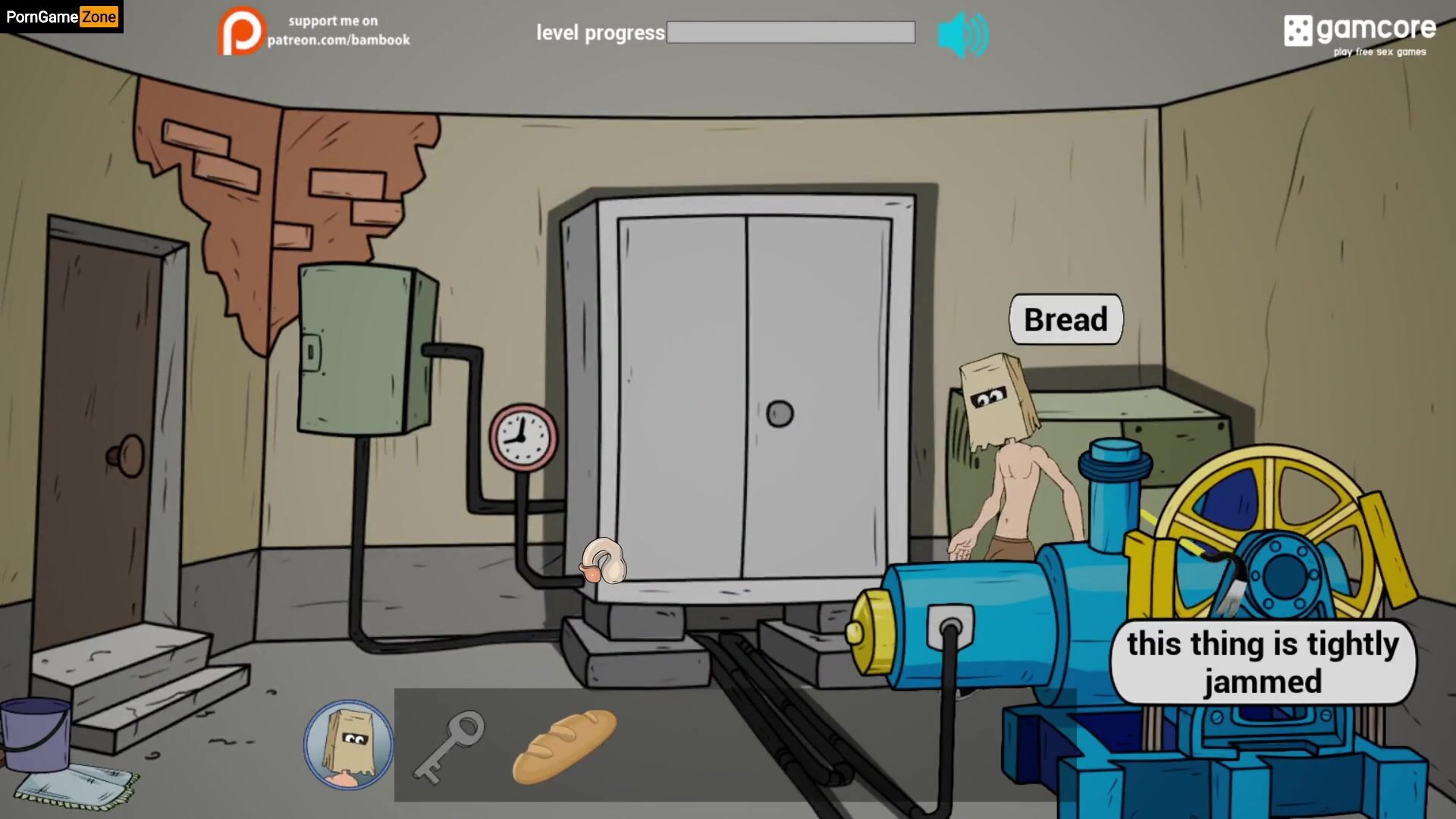
Task: Click the PornGameZone watermark logo
Action: pyautogui.click(x=61, y=17)
